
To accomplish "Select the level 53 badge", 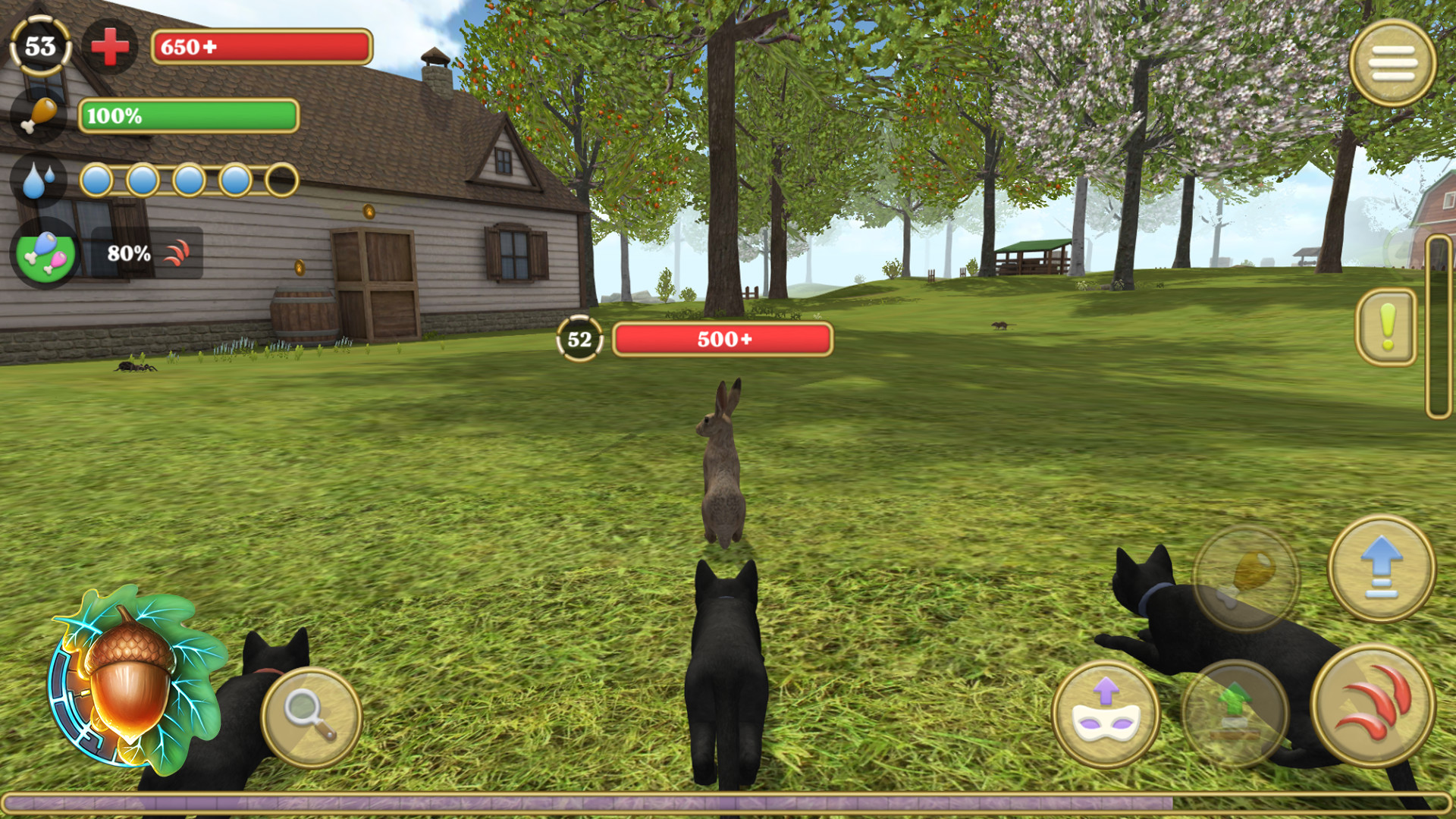I will [39, 47].
